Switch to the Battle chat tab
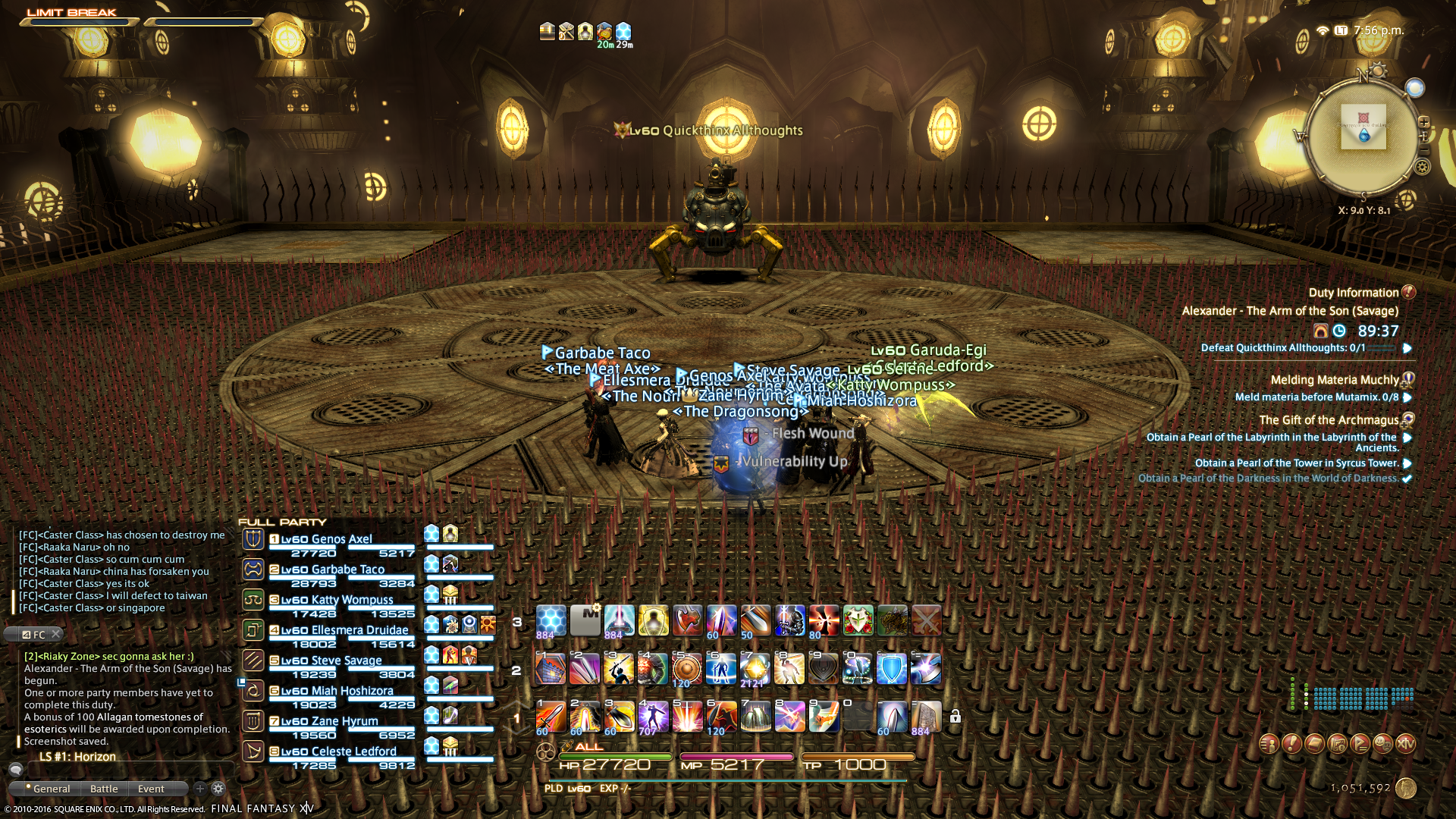This screenshot has width=1456, height=819. 104,789
